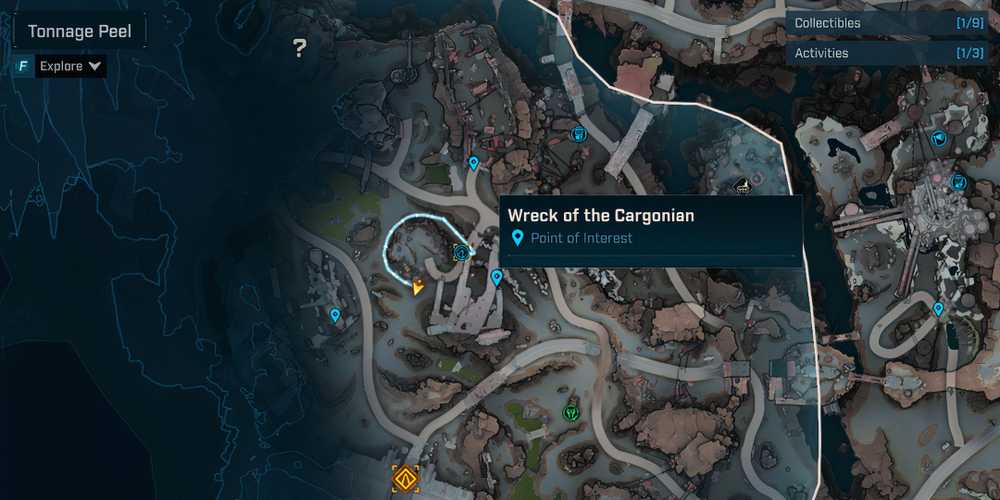The image size is (1000, 500).
Task: Select the black-and-white vehicle map icon
Action: (x=742, y=185)
